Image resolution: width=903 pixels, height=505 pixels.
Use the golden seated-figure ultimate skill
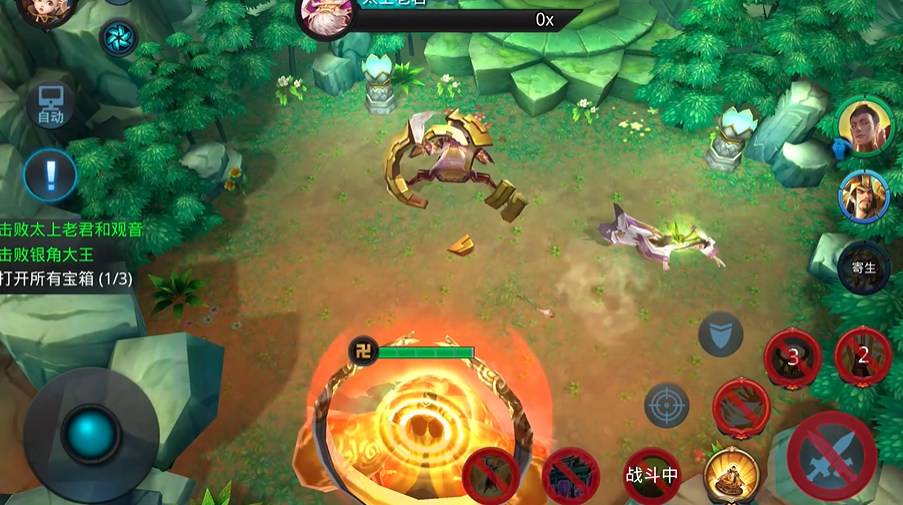tap(729, 475)
